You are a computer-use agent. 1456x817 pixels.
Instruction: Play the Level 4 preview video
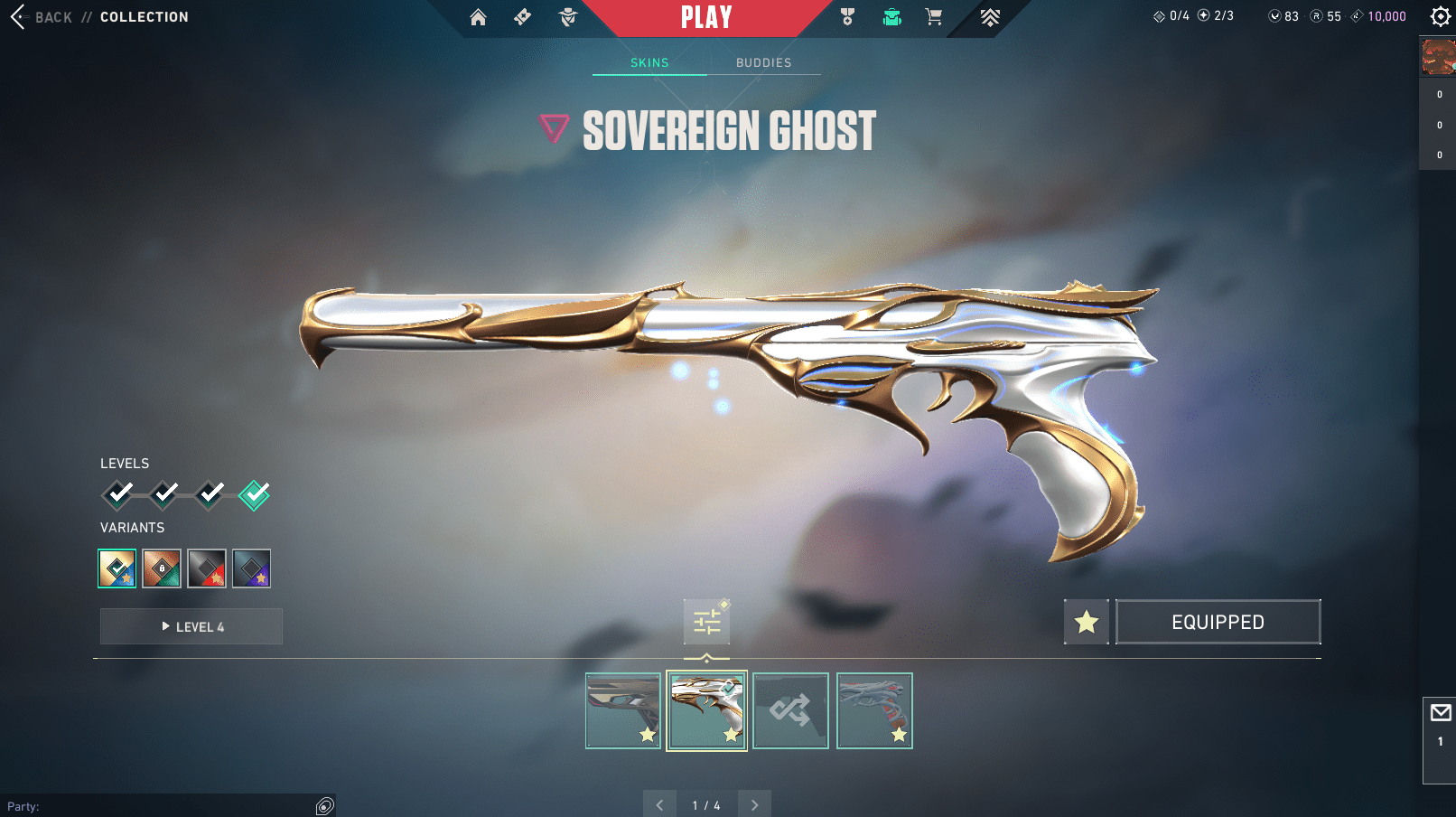click(191, 626)
